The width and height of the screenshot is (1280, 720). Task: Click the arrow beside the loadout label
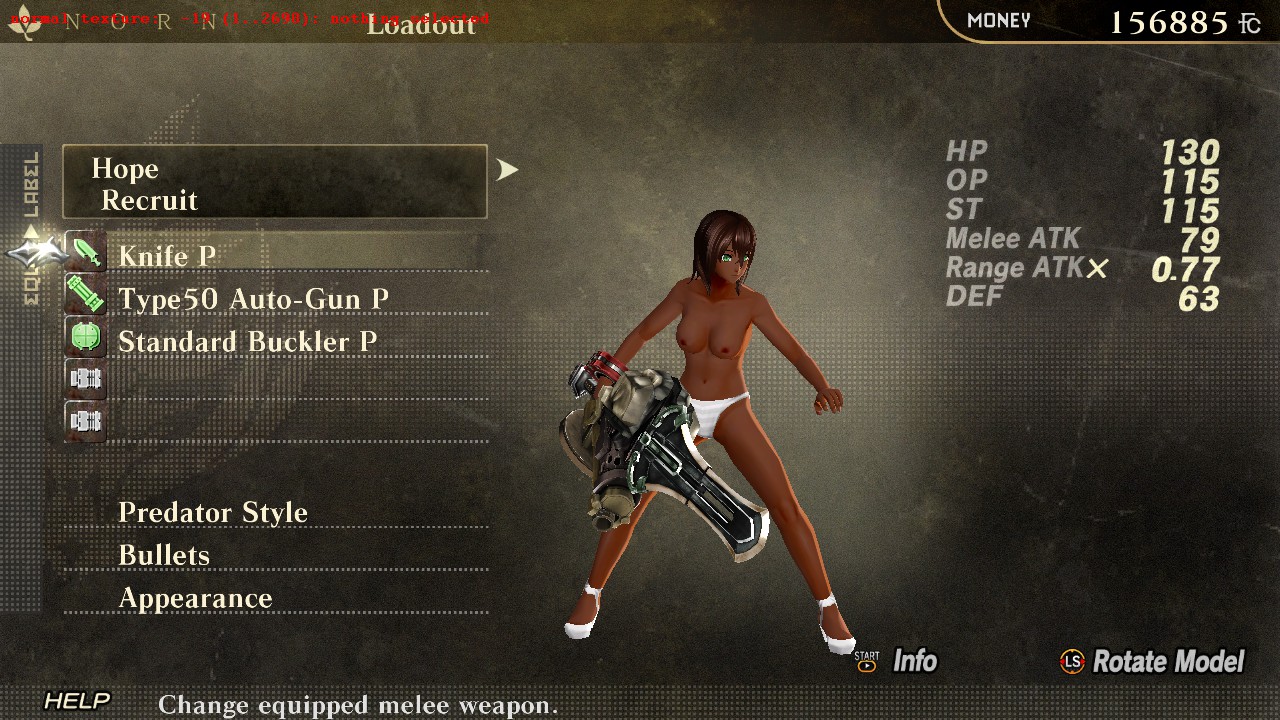tap(508, 170)
